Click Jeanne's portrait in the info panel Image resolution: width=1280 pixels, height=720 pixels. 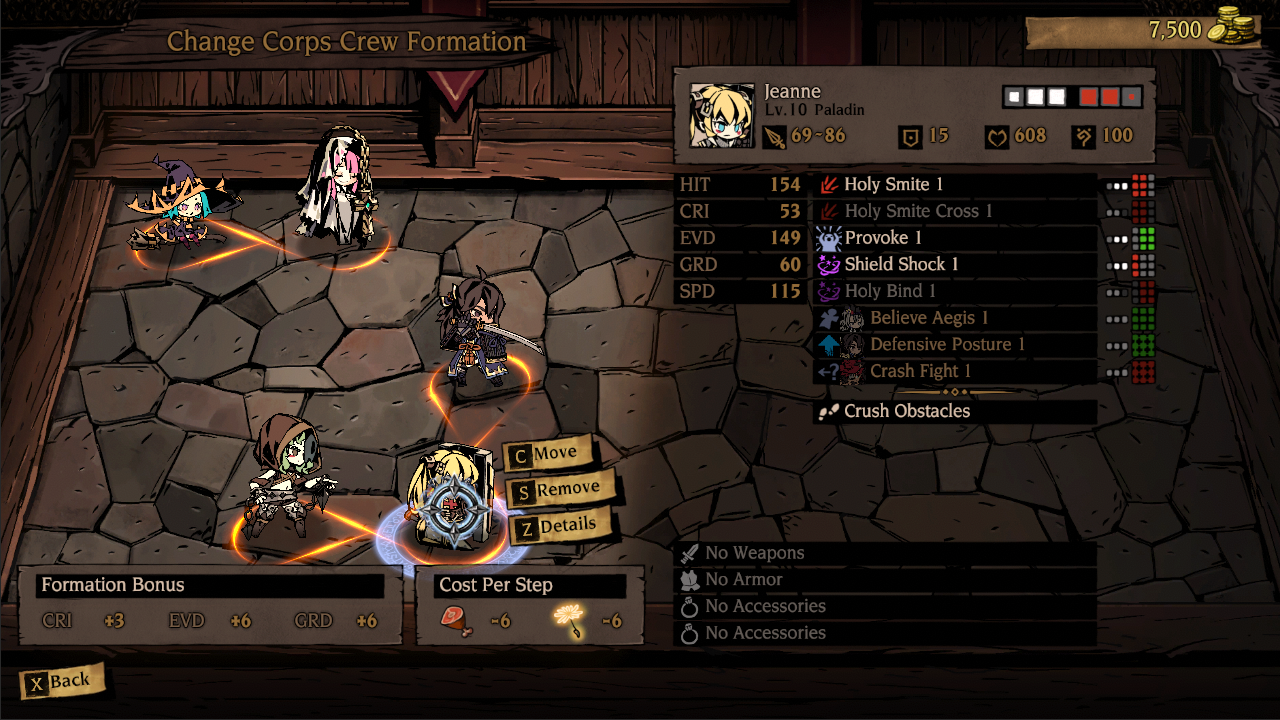pyautogui.click(x=722, y=116)
